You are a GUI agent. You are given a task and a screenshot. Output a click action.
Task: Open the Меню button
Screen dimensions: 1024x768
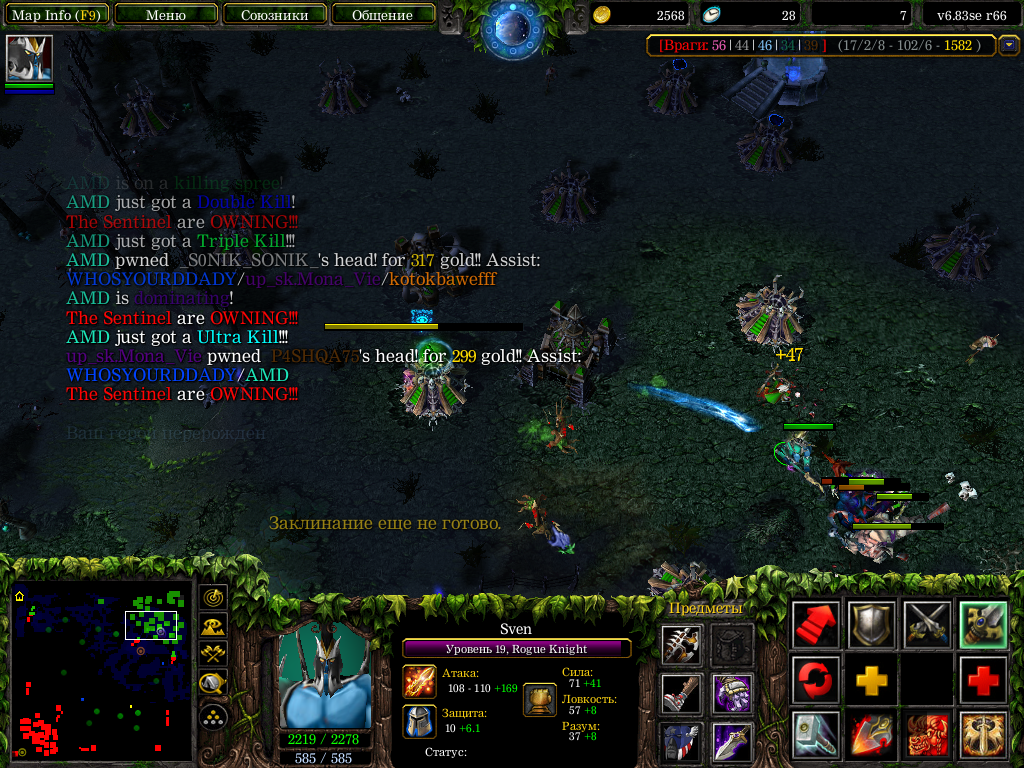click(x=166, y=15)
